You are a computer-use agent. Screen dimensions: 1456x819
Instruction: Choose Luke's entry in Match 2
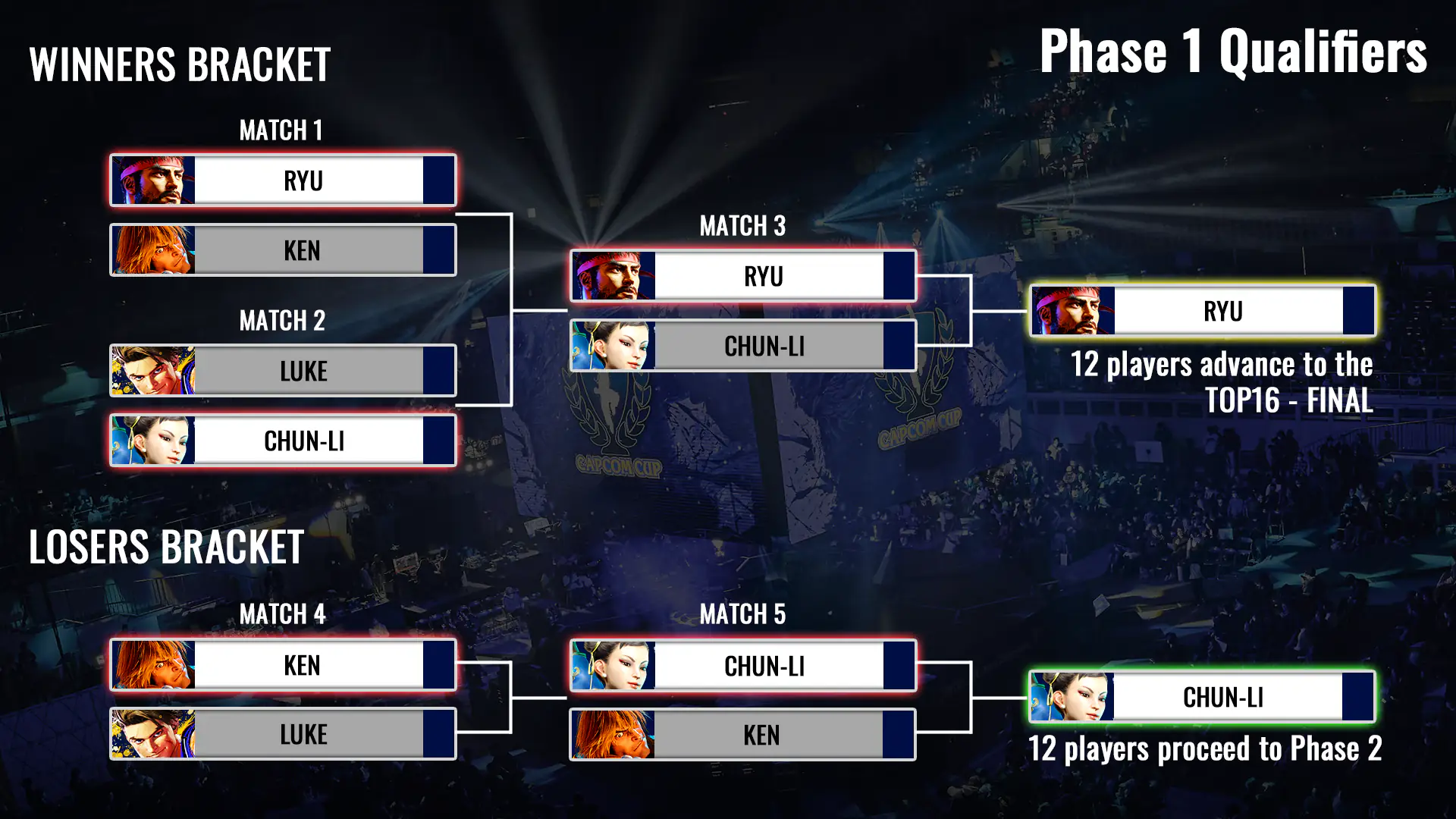(x=283, y=371)
